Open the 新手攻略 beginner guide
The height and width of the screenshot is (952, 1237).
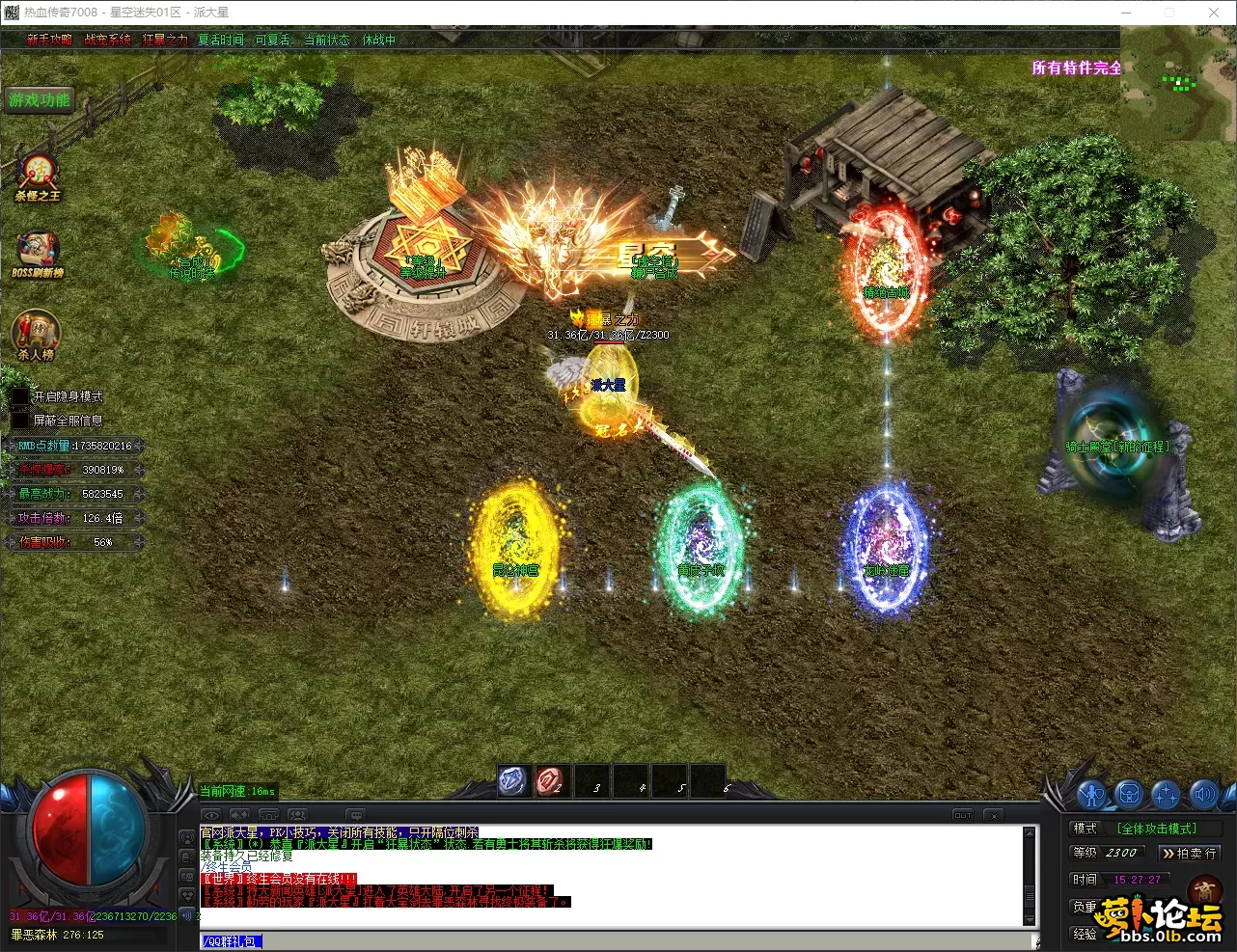(x=49, y=40)
